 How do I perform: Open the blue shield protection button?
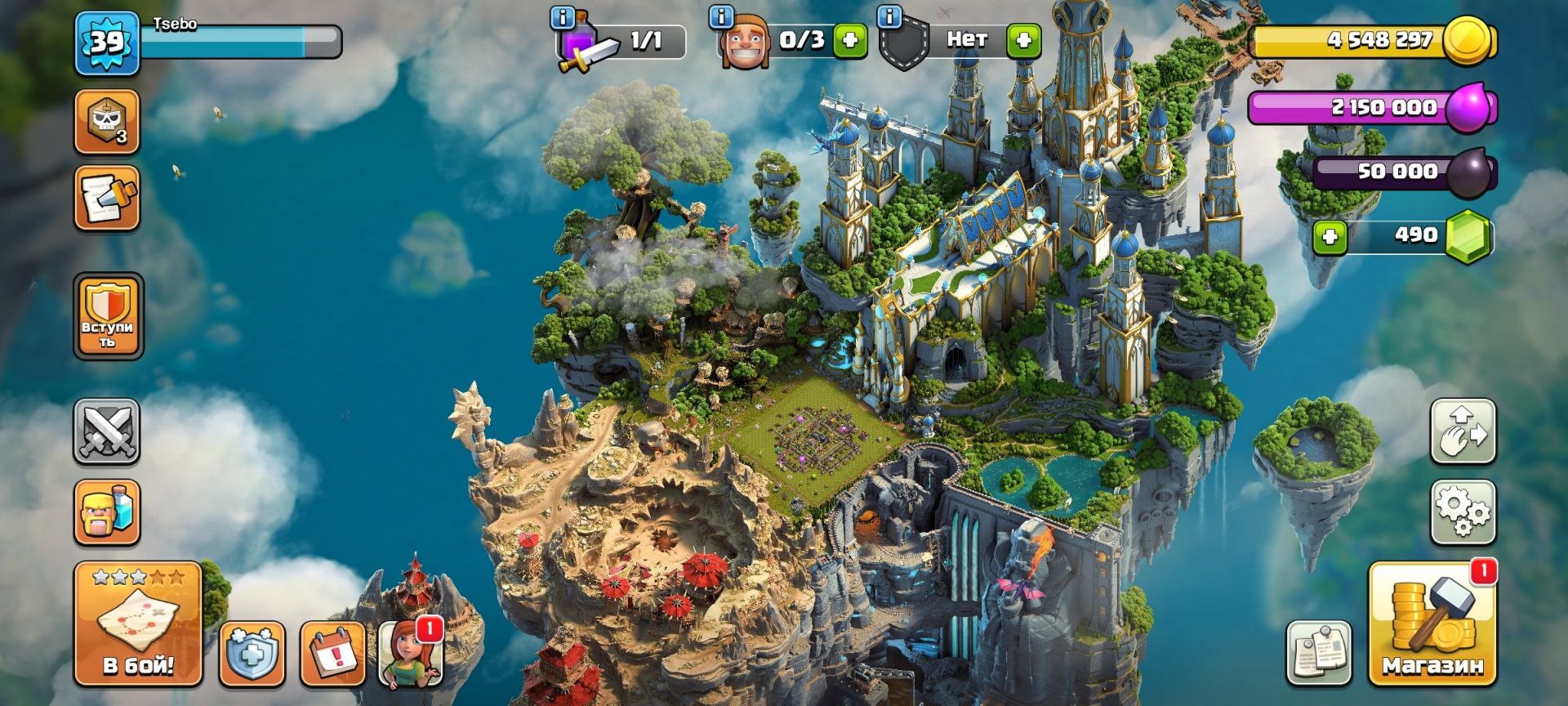pos(252,655)
